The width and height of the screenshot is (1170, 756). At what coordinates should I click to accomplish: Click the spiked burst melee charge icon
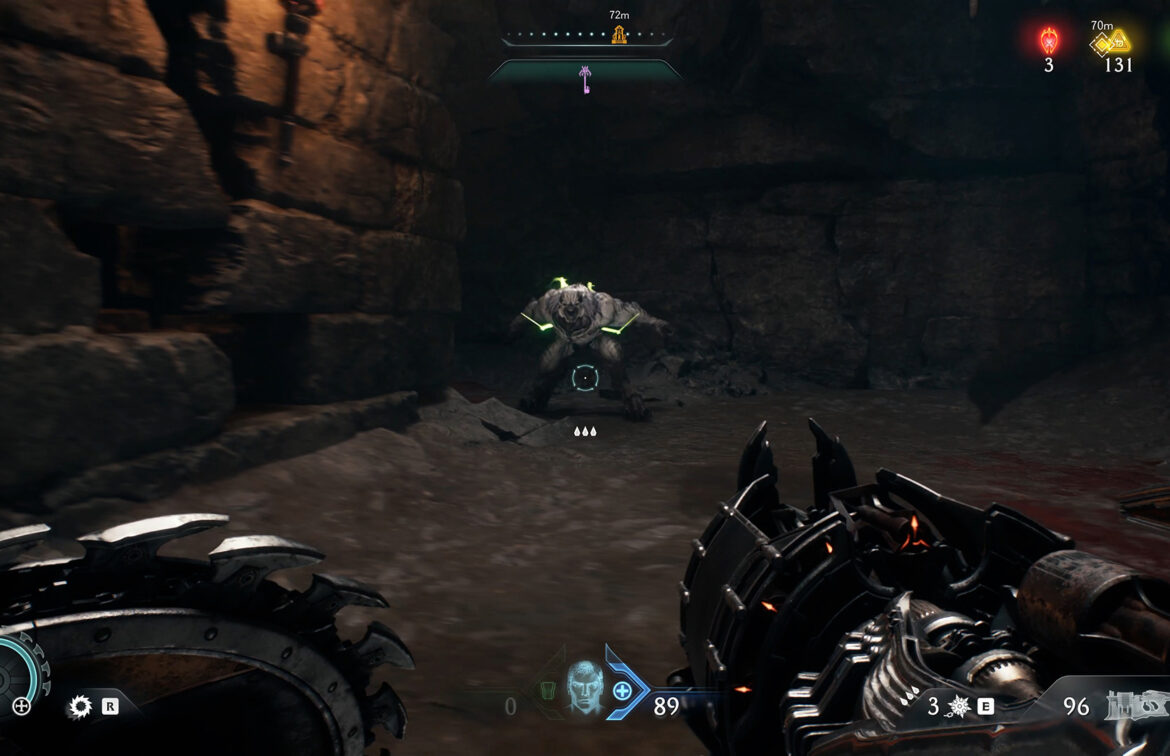coord(959,707)
